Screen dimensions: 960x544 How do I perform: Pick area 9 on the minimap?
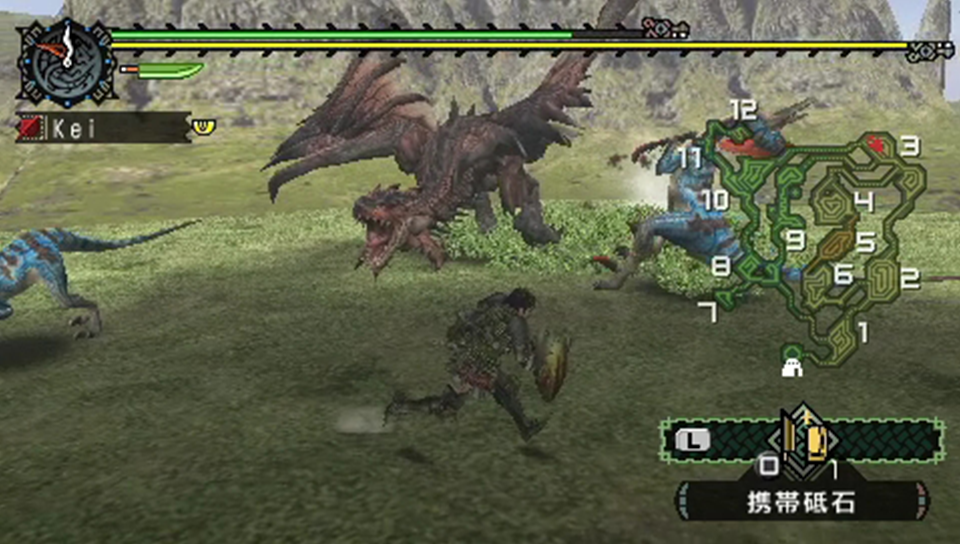795,240
